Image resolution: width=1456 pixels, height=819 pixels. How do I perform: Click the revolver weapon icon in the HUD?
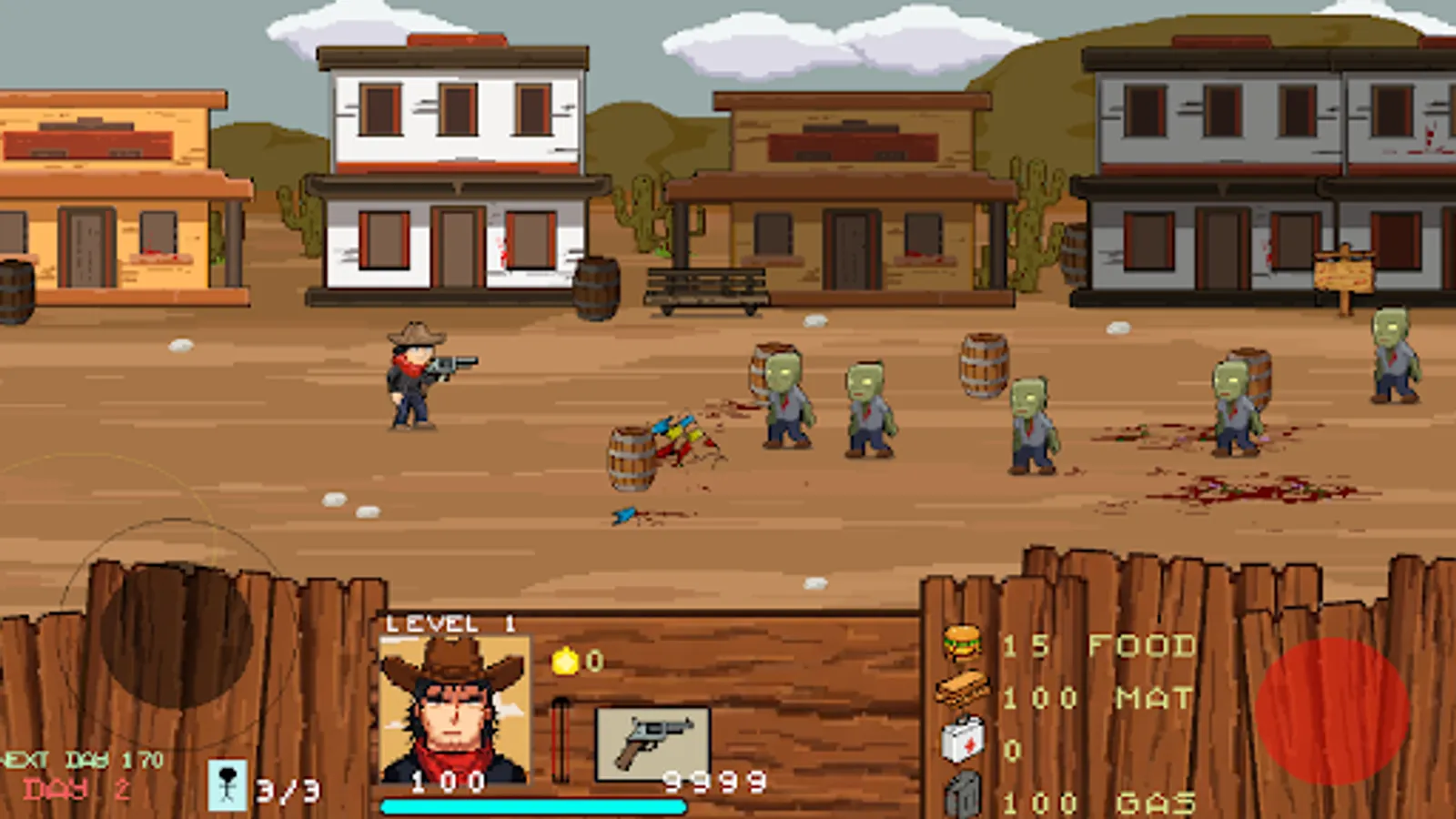click(652, 744)
